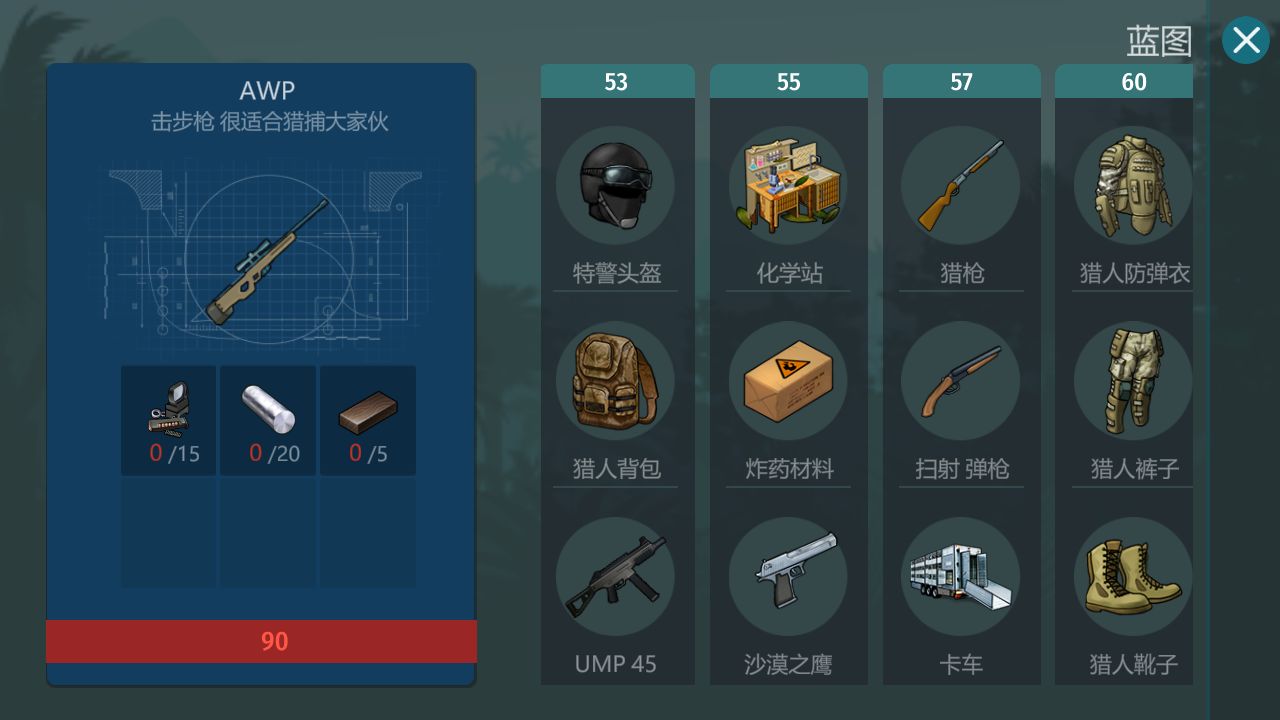The height and width of the screenshot is (720, 1280).
Task: Open the 扫射弹枪 double-barrel shotgun blueprint
Action: click(961, 380)
